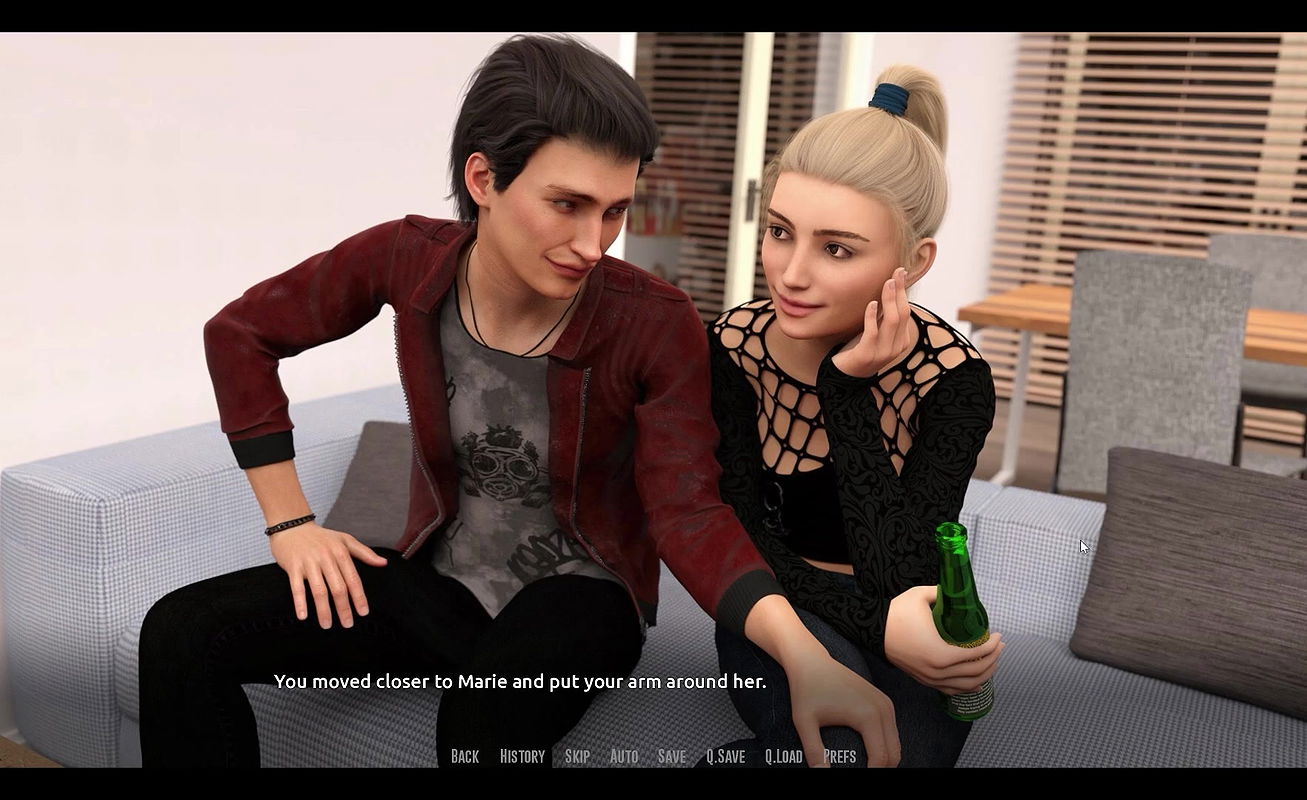Click Back to rewind the dialogue
1307x800 pixels.
464,756
